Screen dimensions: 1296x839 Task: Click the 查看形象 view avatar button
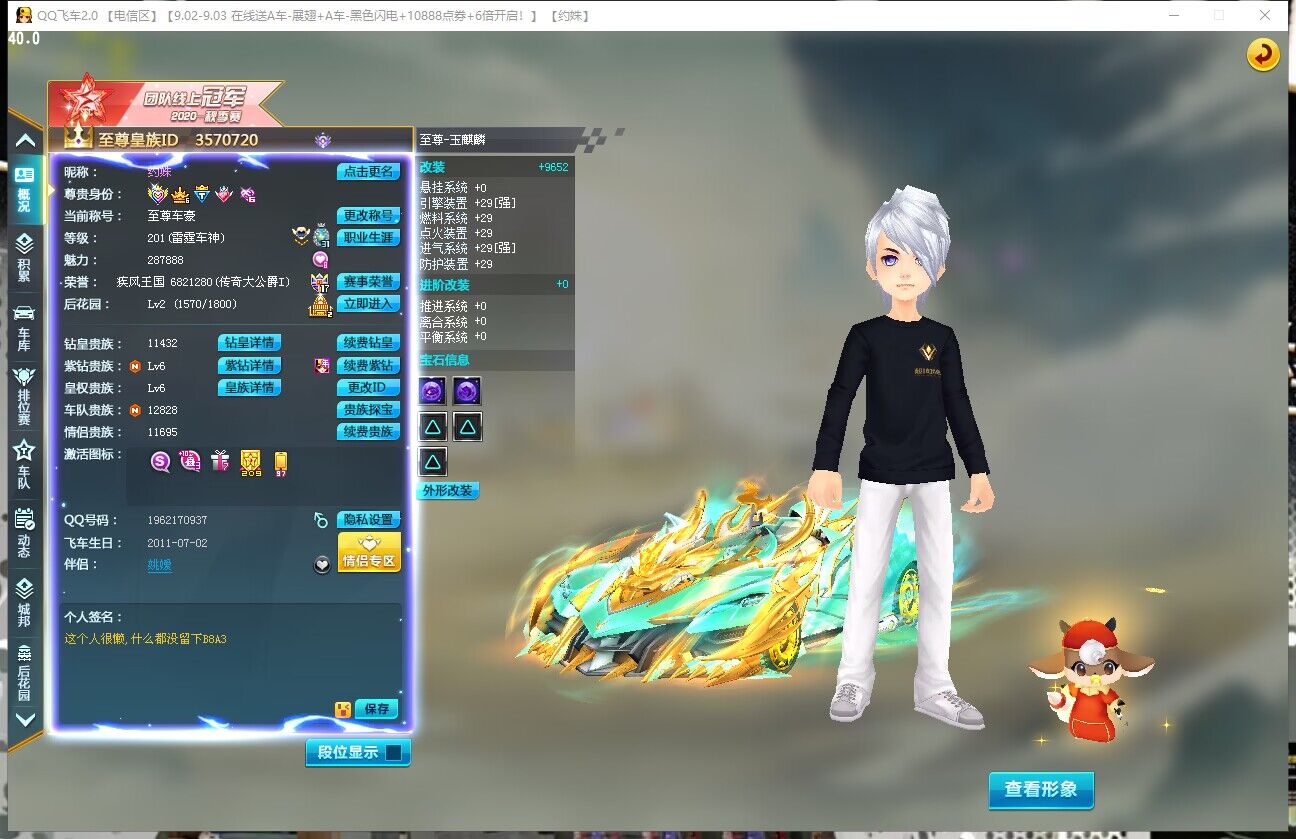pos(1041,789)
